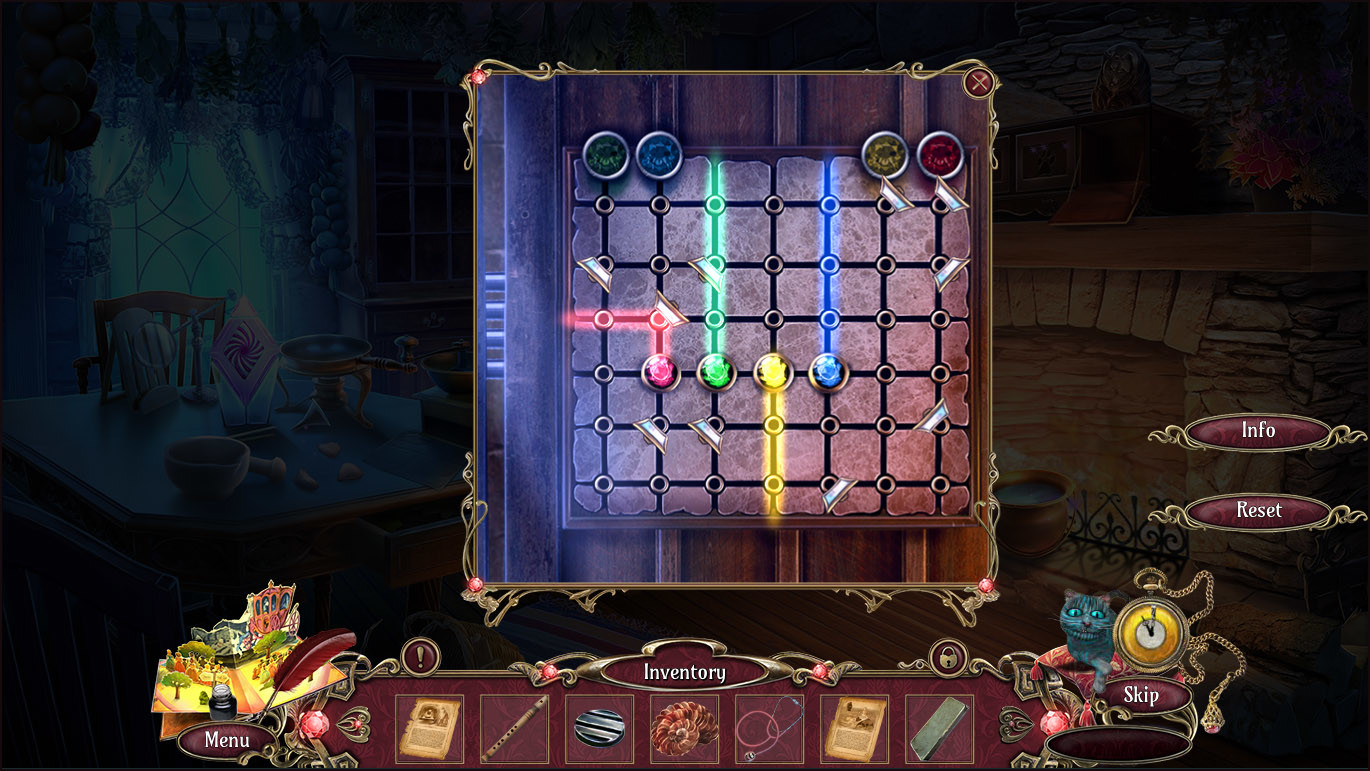Viewport: 1370px width, 771px height.
Task: Select the wooden flute in inventory
Action: click(x=514, y=732)
